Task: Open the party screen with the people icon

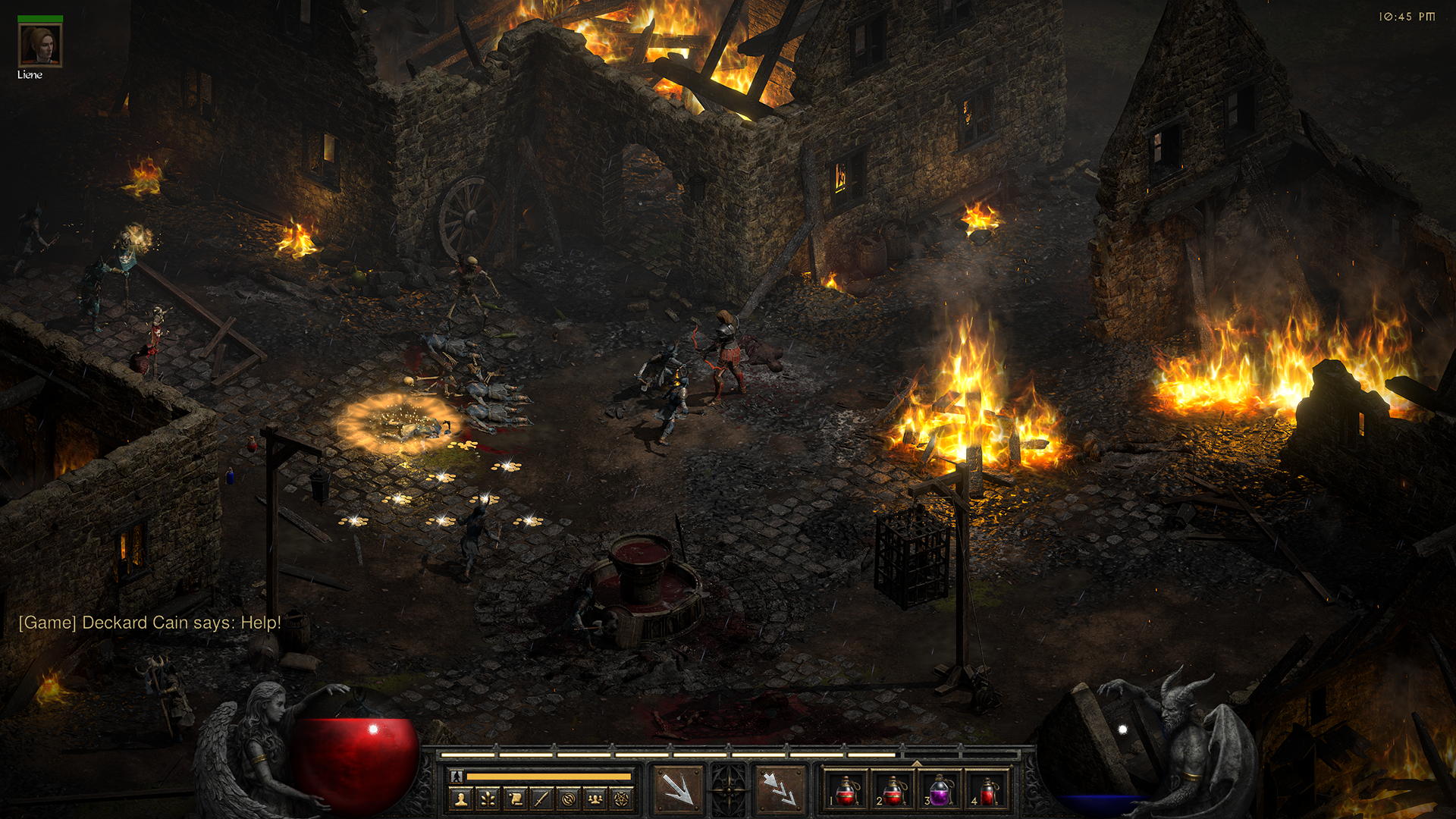Action: [x=595, y=799]
